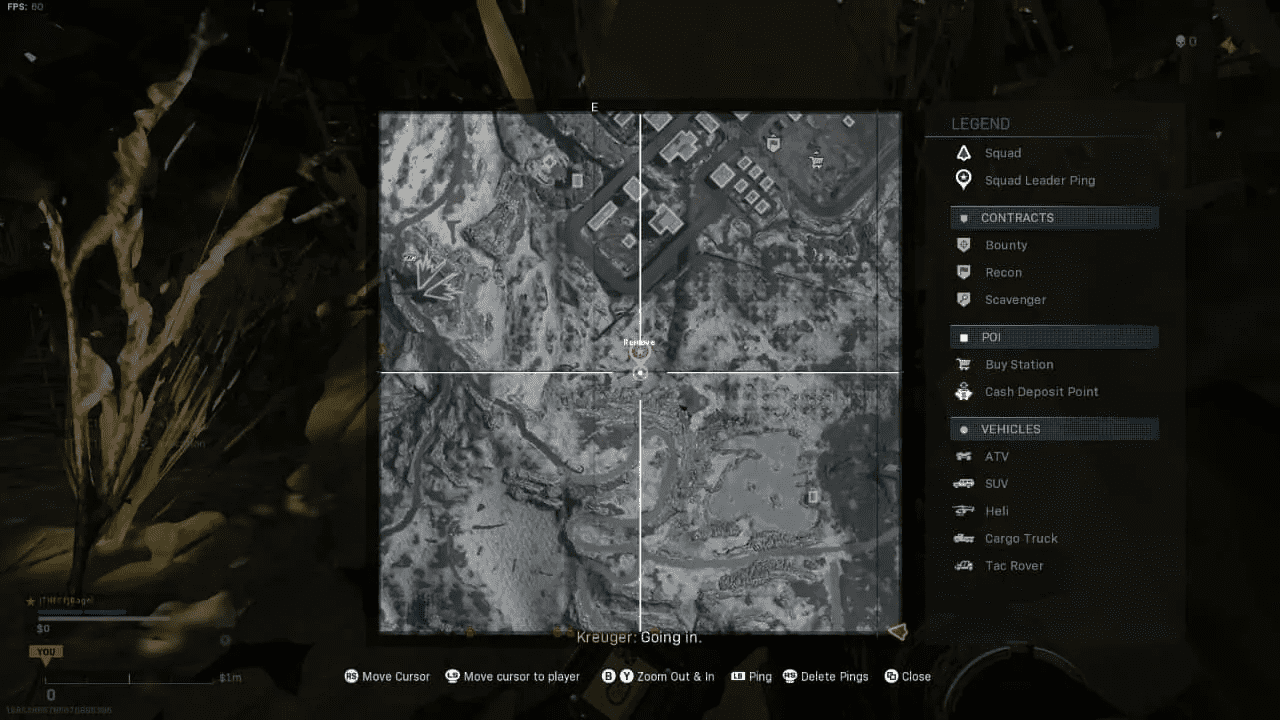This screenshot has height=720, width=1280.
Task: Toggle the VEHICLES legend section
Action: tap(1053, 428)
